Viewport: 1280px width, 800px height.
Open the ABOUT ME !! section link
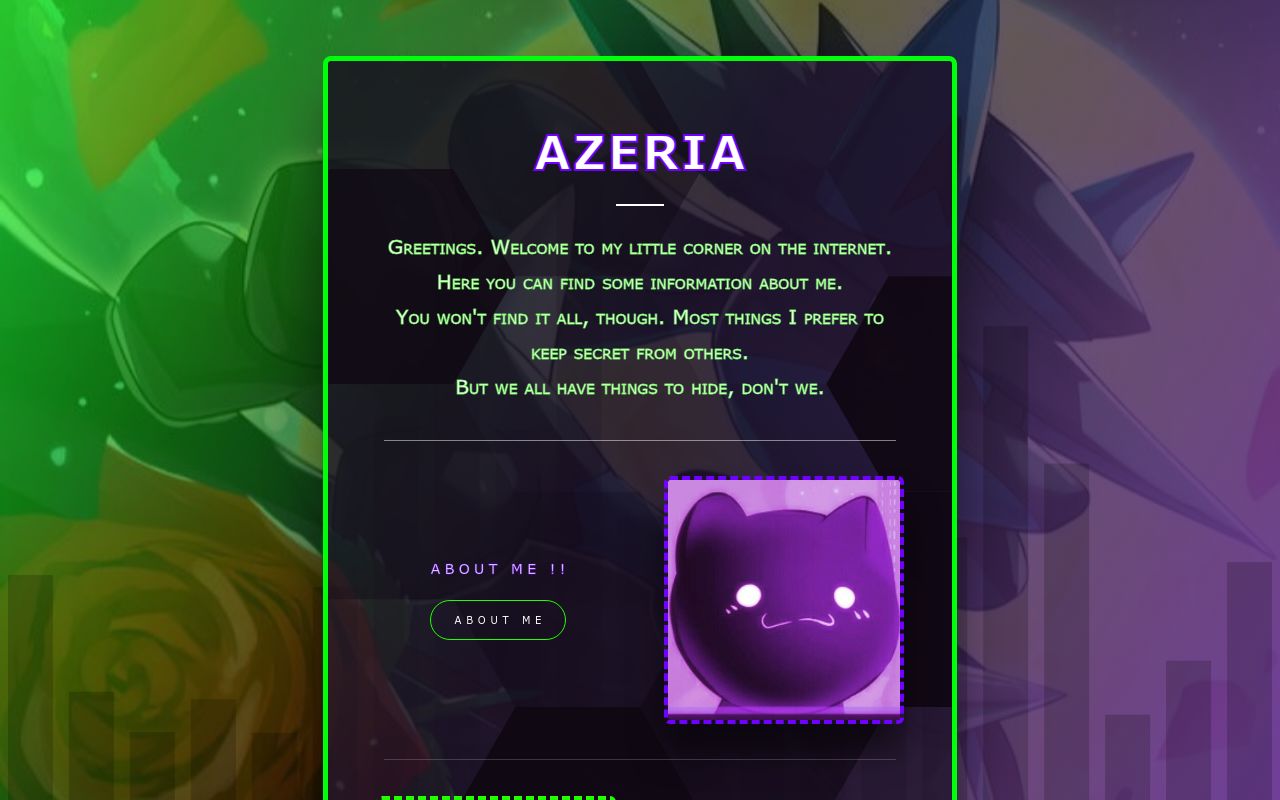499,568
